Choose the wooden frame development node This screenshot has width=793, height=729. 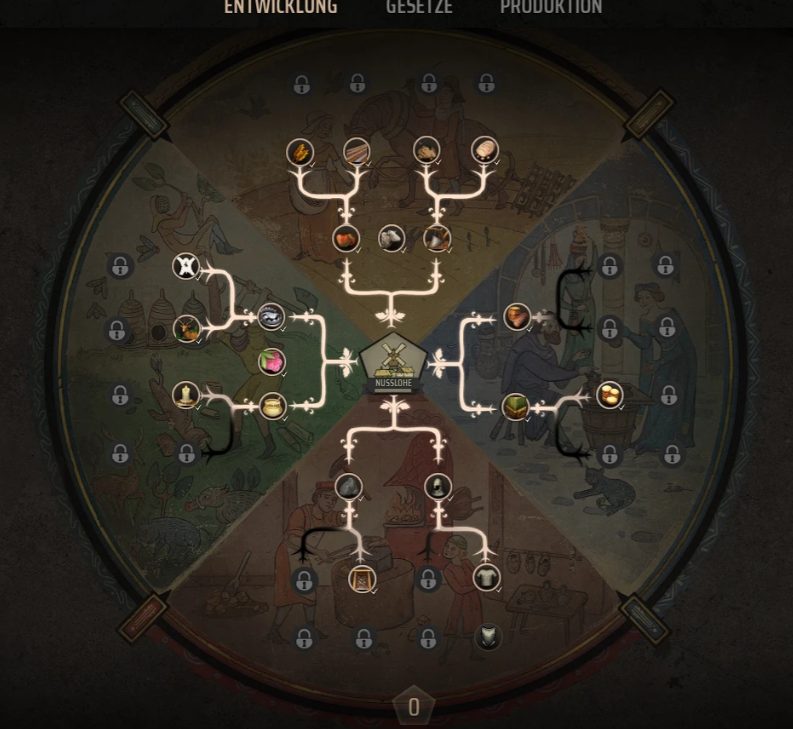point(362,578)
